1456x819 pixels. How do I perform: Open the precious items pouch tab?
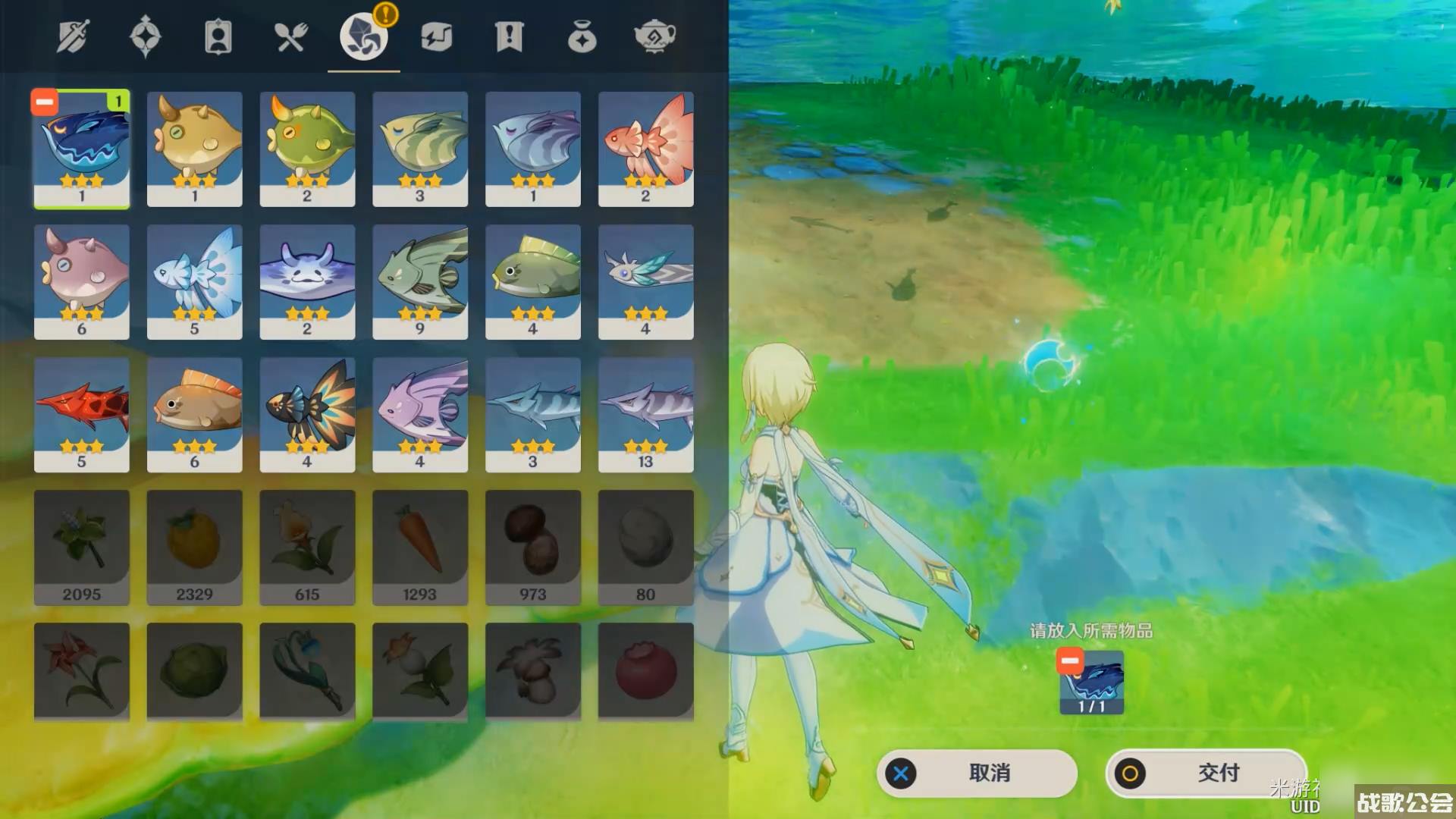click(582, 36)
